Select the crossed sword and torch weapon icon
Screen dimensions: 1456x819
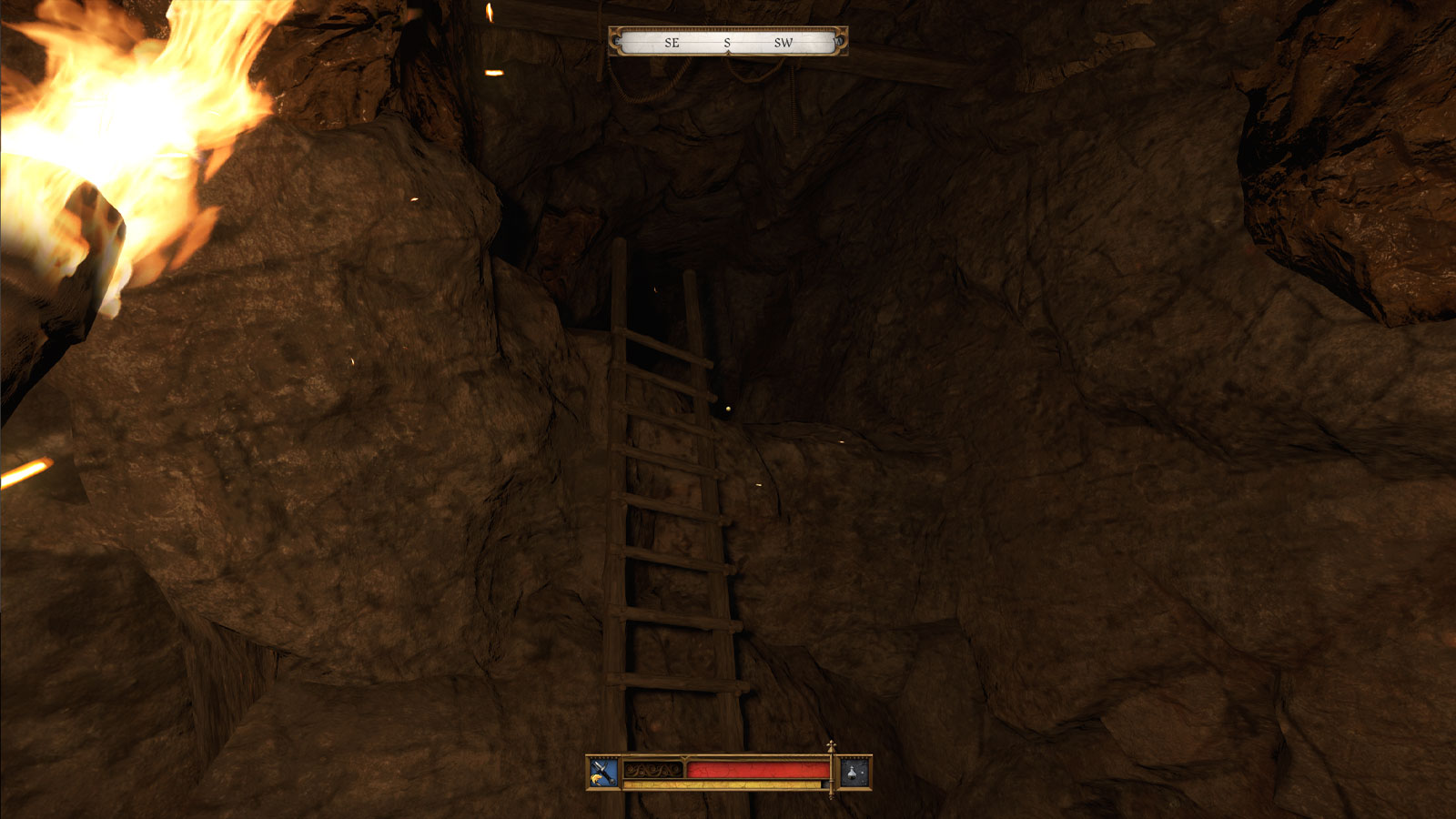tap(602, 773)
